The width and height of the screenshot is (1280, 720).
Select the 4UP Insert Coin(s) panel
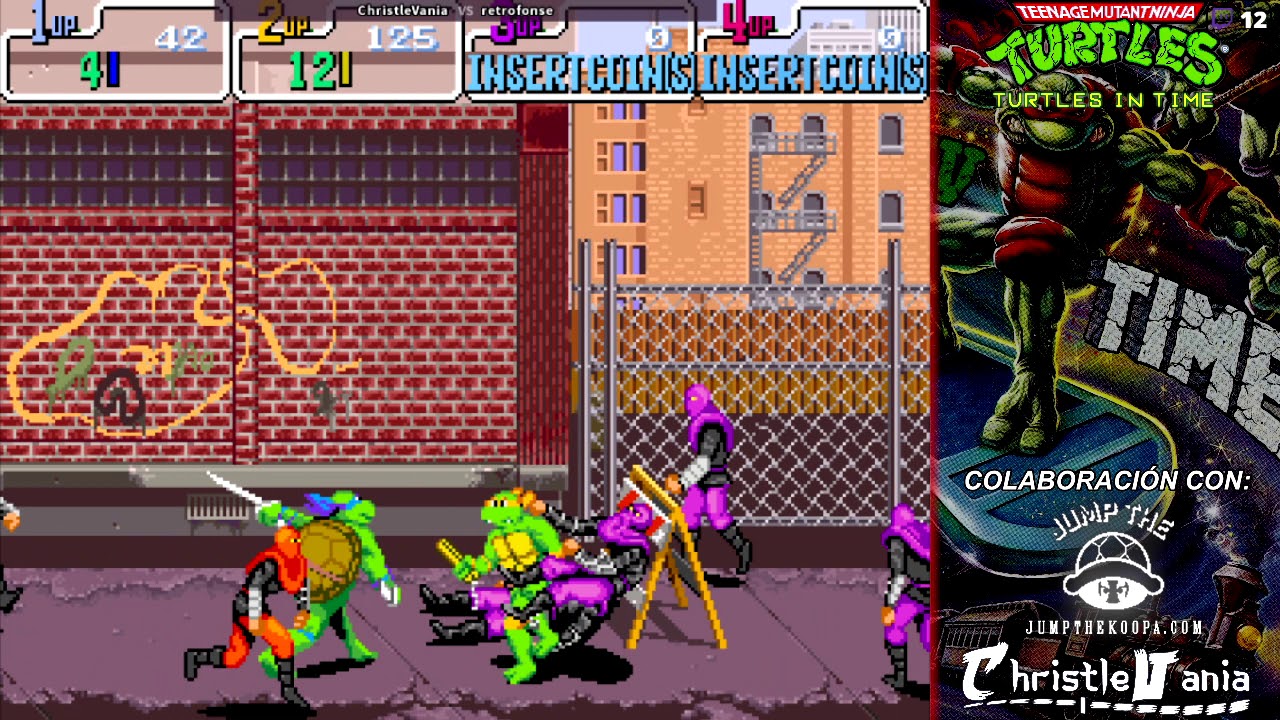(x=812, y=55)
